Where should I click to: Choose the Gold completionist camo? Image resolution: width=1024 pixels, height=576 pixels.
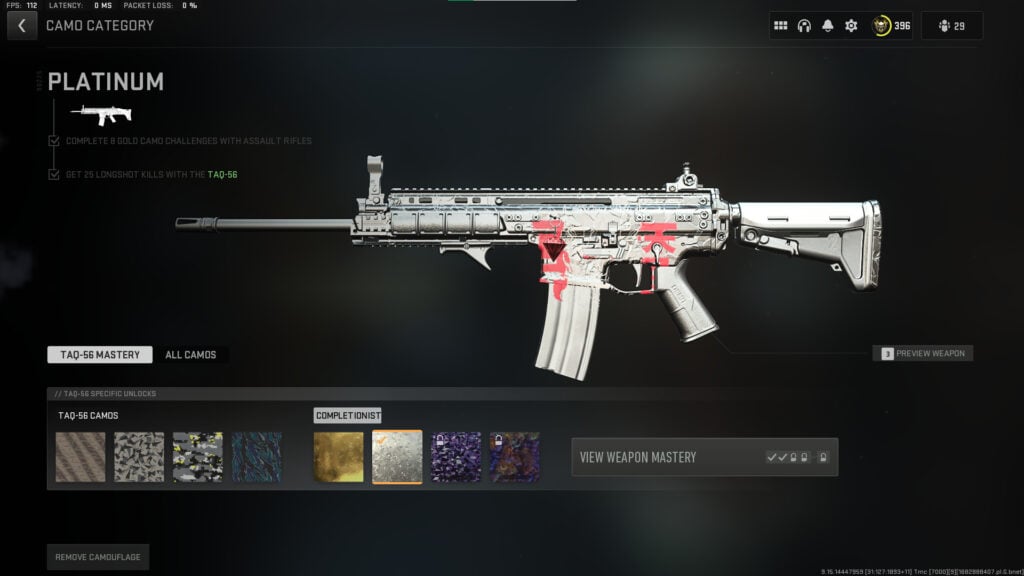coord(339,457)
